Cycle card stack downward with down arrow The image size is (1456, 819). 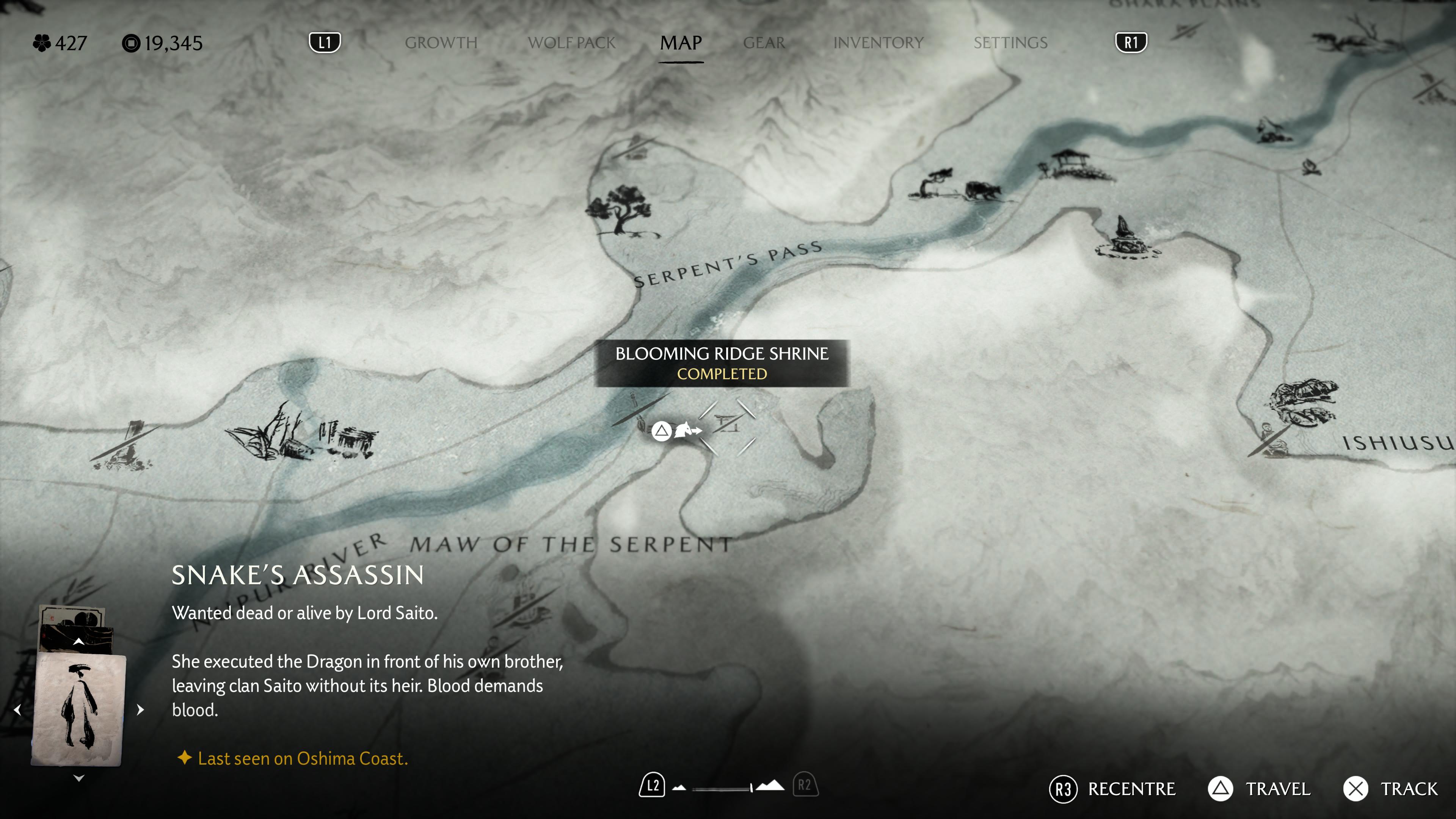[x=78, y=778]
